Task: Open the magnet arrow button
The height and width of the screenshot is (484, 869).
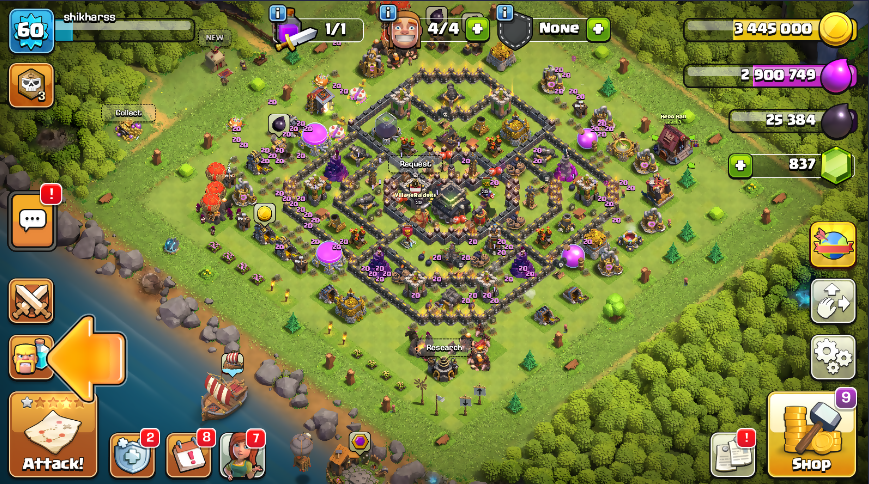Action: [x=832, y=300]
